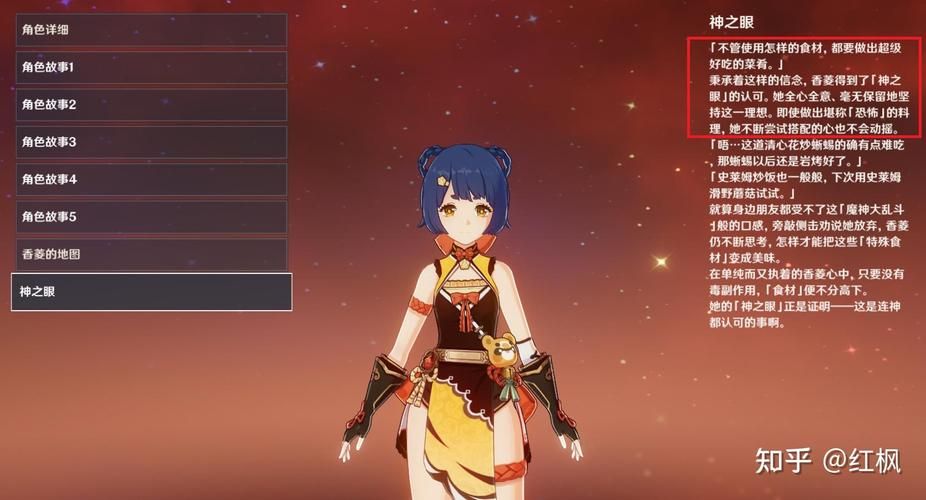Open the 香菱的地图 entry
The image size is (926, 500).
click(150, 254)
